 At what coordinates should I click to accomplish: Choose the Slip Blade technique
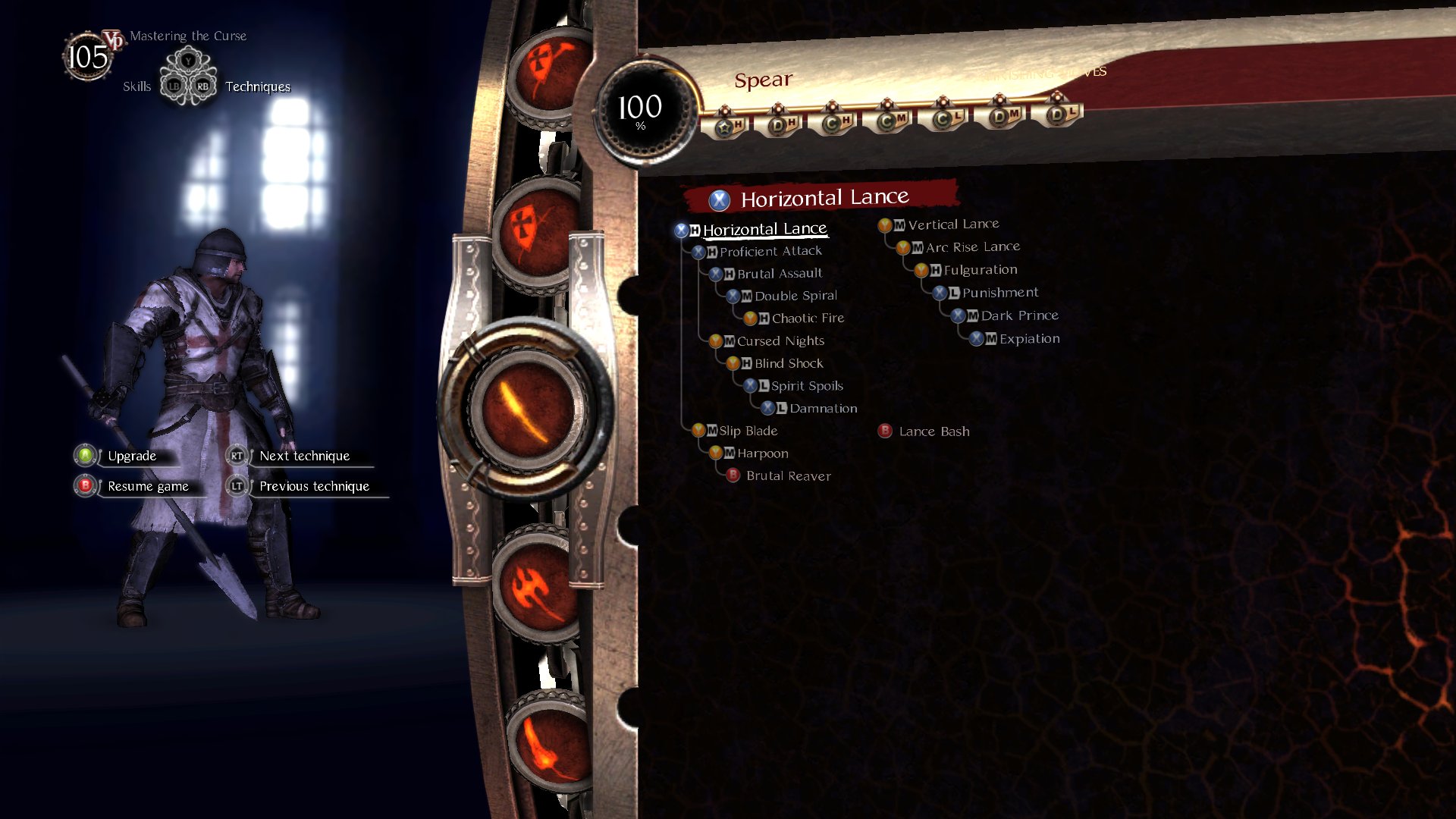pos(748,431)
